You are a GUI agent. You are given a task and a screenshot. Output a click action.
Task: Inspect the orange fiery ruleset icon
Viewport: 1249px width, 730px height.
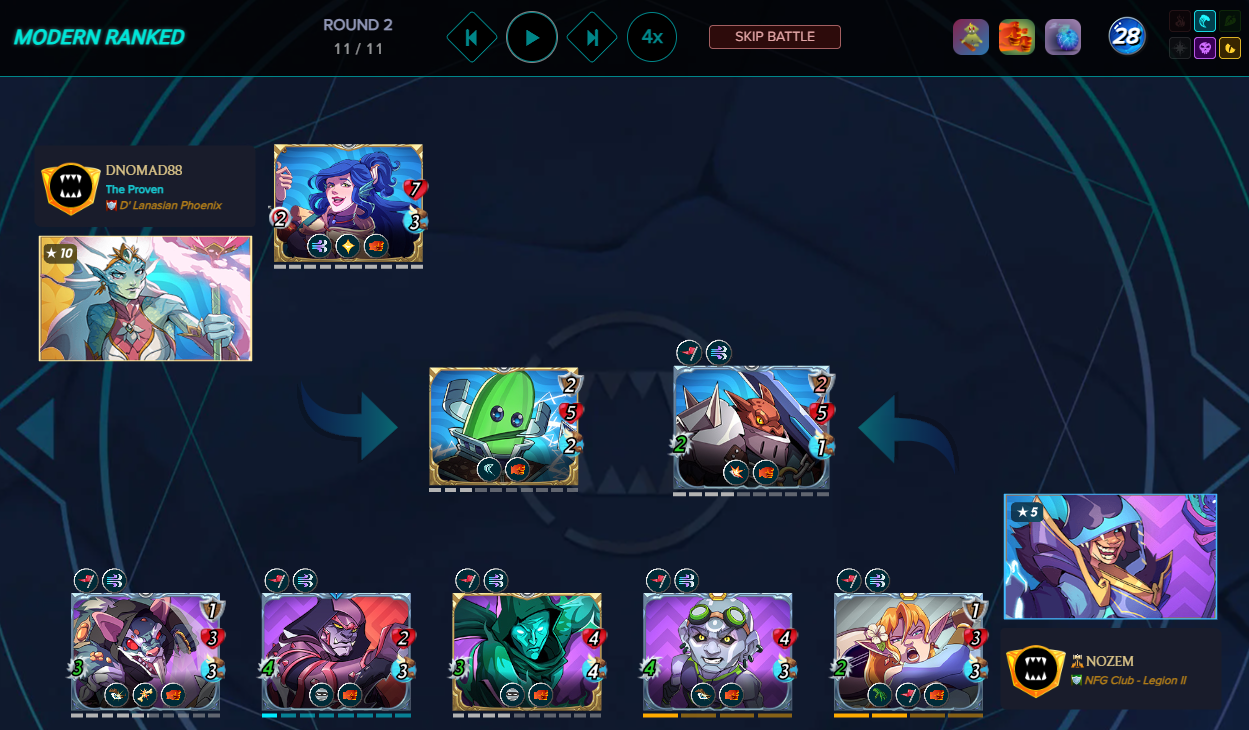pos(1017,37)
